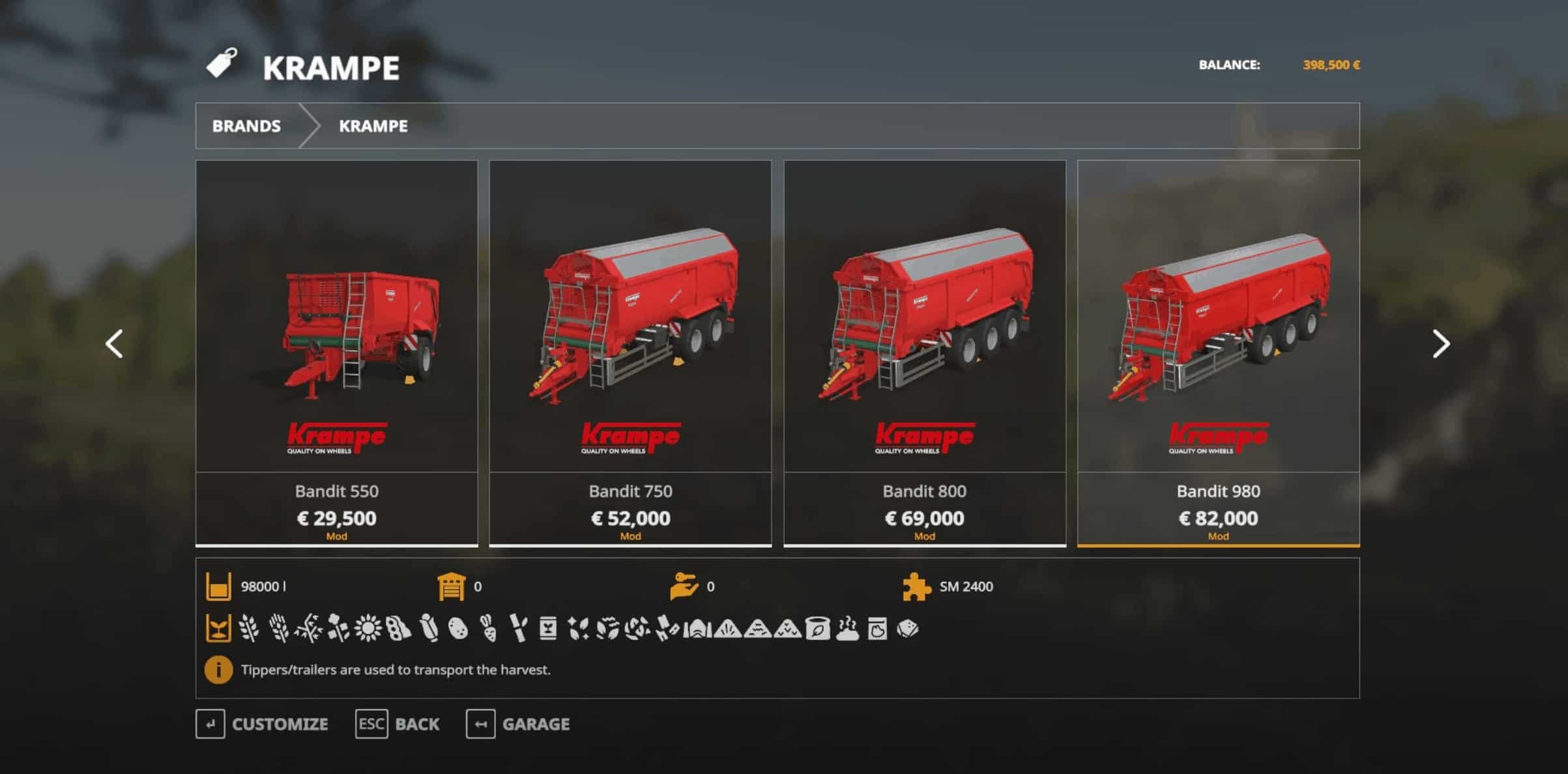Choose the Bandit 750 trailer card
1568x774 pixels.
[630, 352]
